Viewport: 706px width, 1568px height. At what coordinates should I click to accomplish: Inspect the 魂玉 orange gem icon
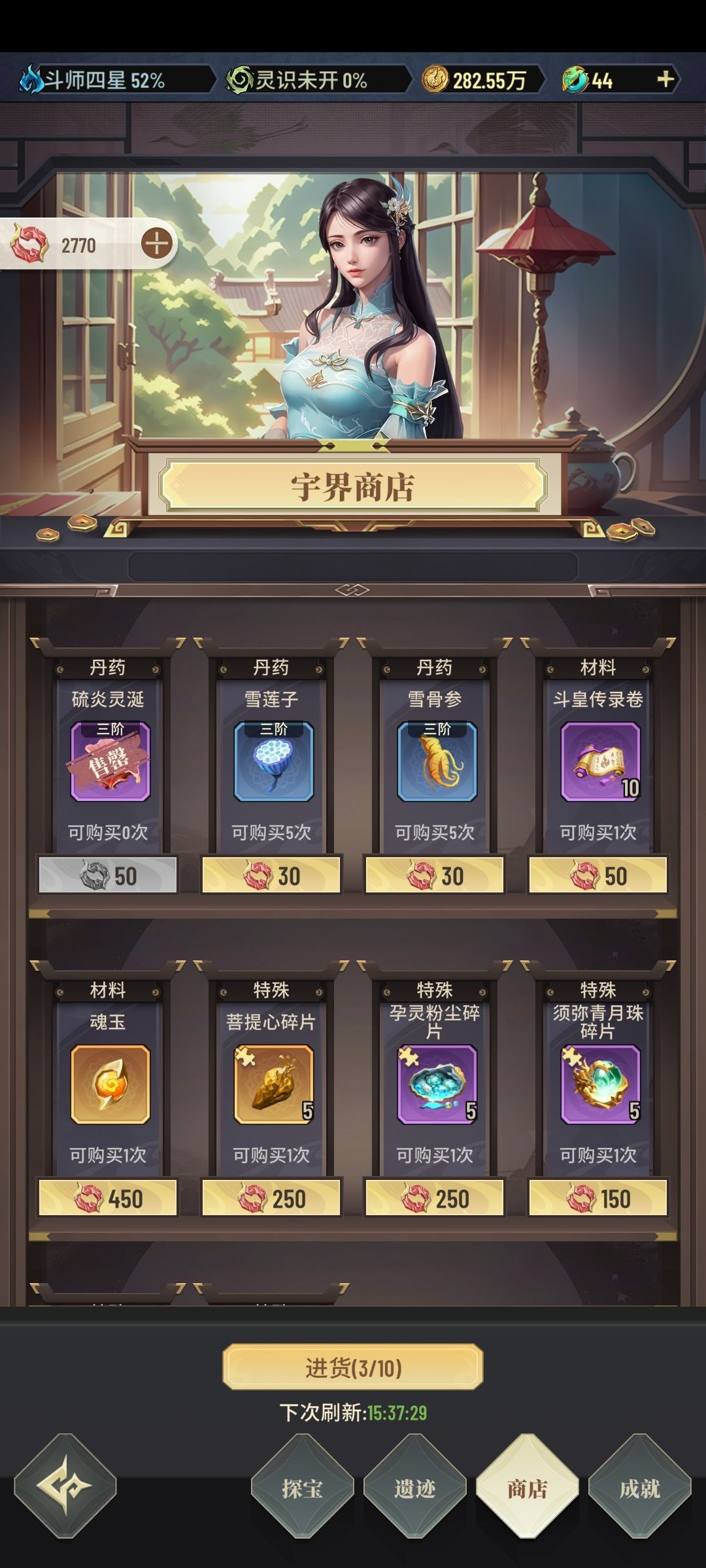click(110, 1085)
